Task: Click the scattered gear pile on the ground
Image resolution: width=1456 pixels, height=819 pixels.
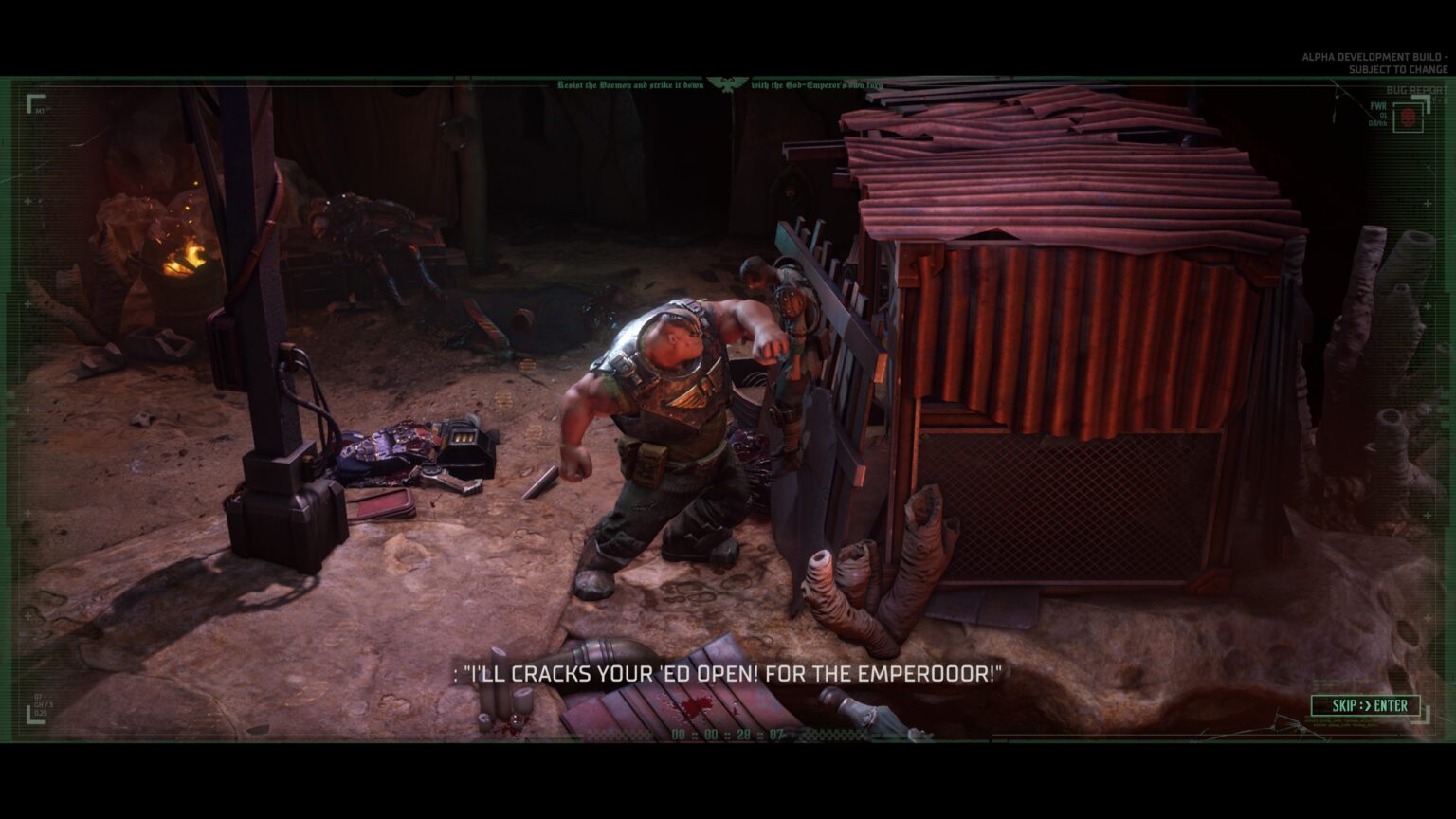Action: pyautogui.click(x=417, y=446)
